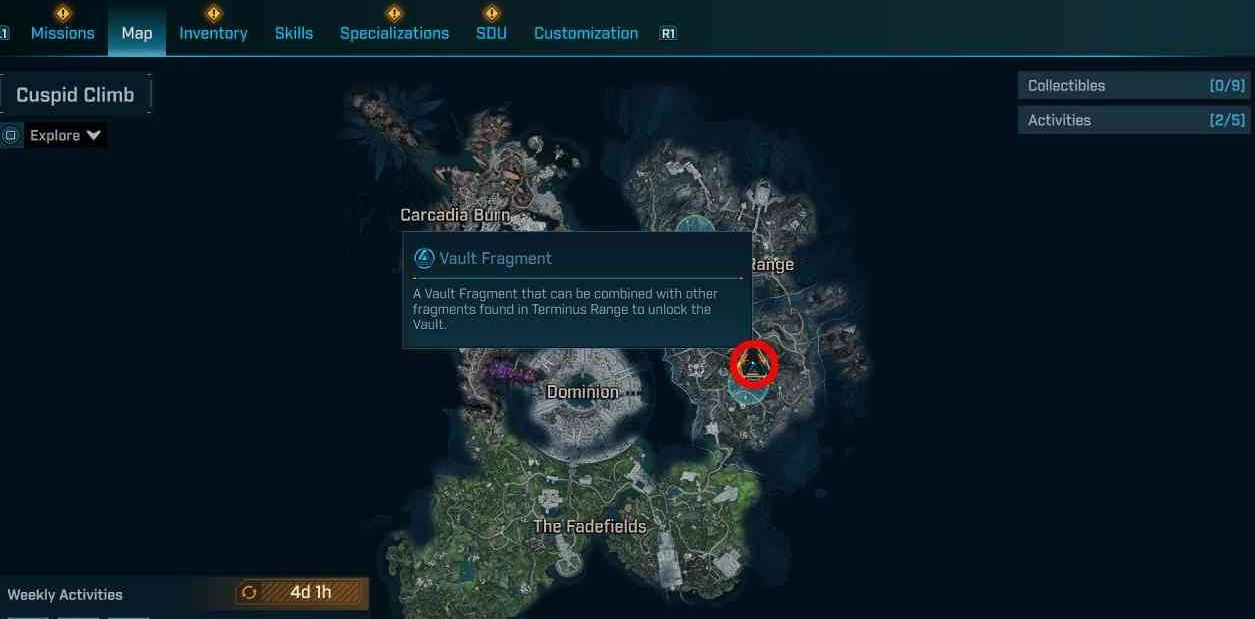This screenshot has height=619, width=1255.
Task: Open the Weekly Activities panel
Action: [65, 594]
